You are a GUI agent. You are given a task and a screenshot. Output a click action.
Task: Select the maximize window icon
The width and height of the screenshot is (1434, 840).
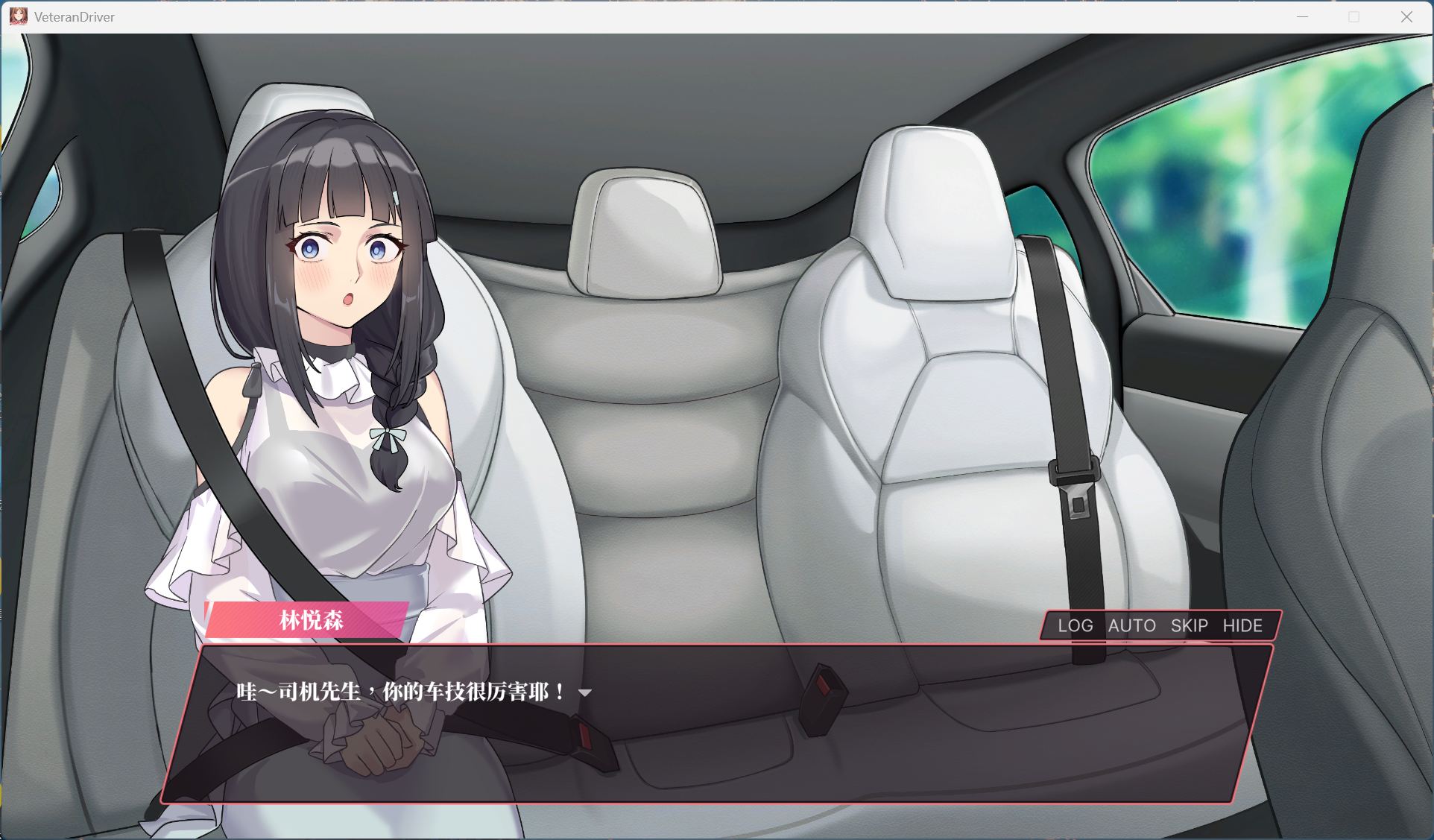pos(1353,16)
